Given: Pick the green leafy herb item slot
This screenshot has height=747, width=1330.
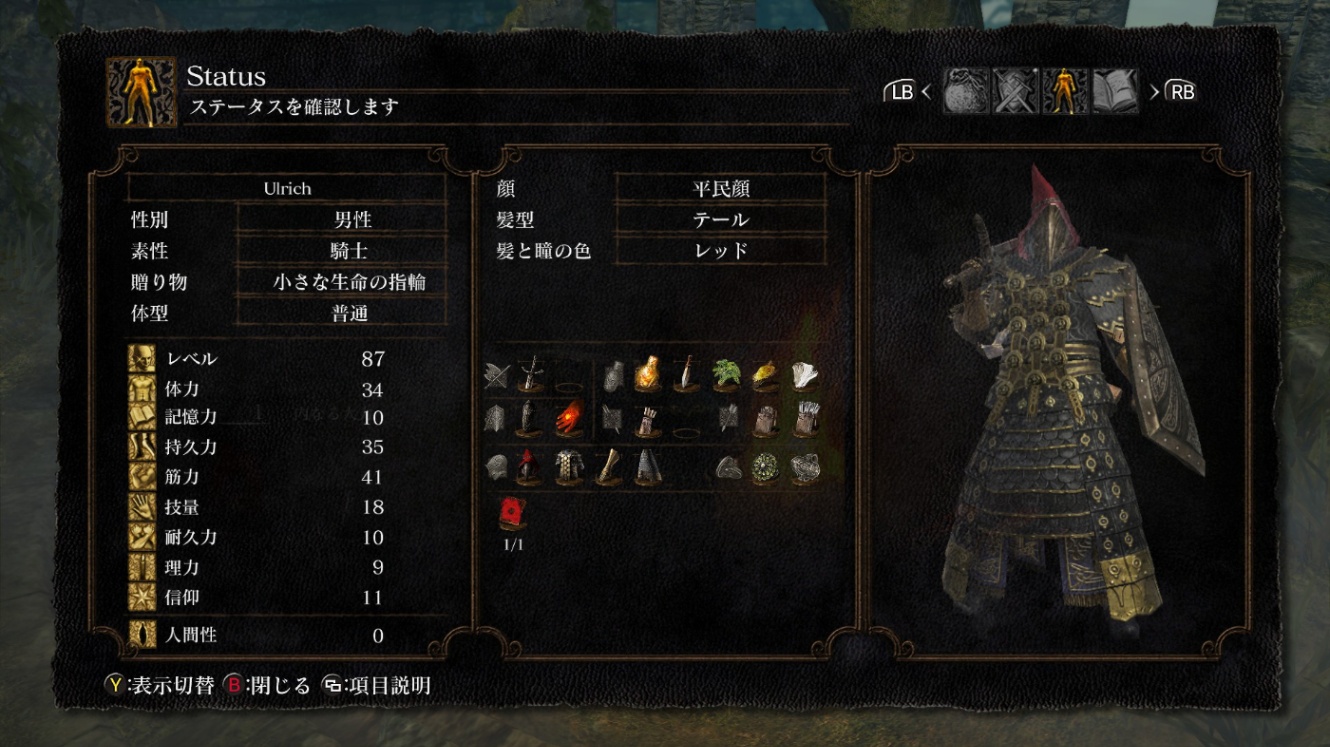Looking at the screenshot, I should 726,374.
